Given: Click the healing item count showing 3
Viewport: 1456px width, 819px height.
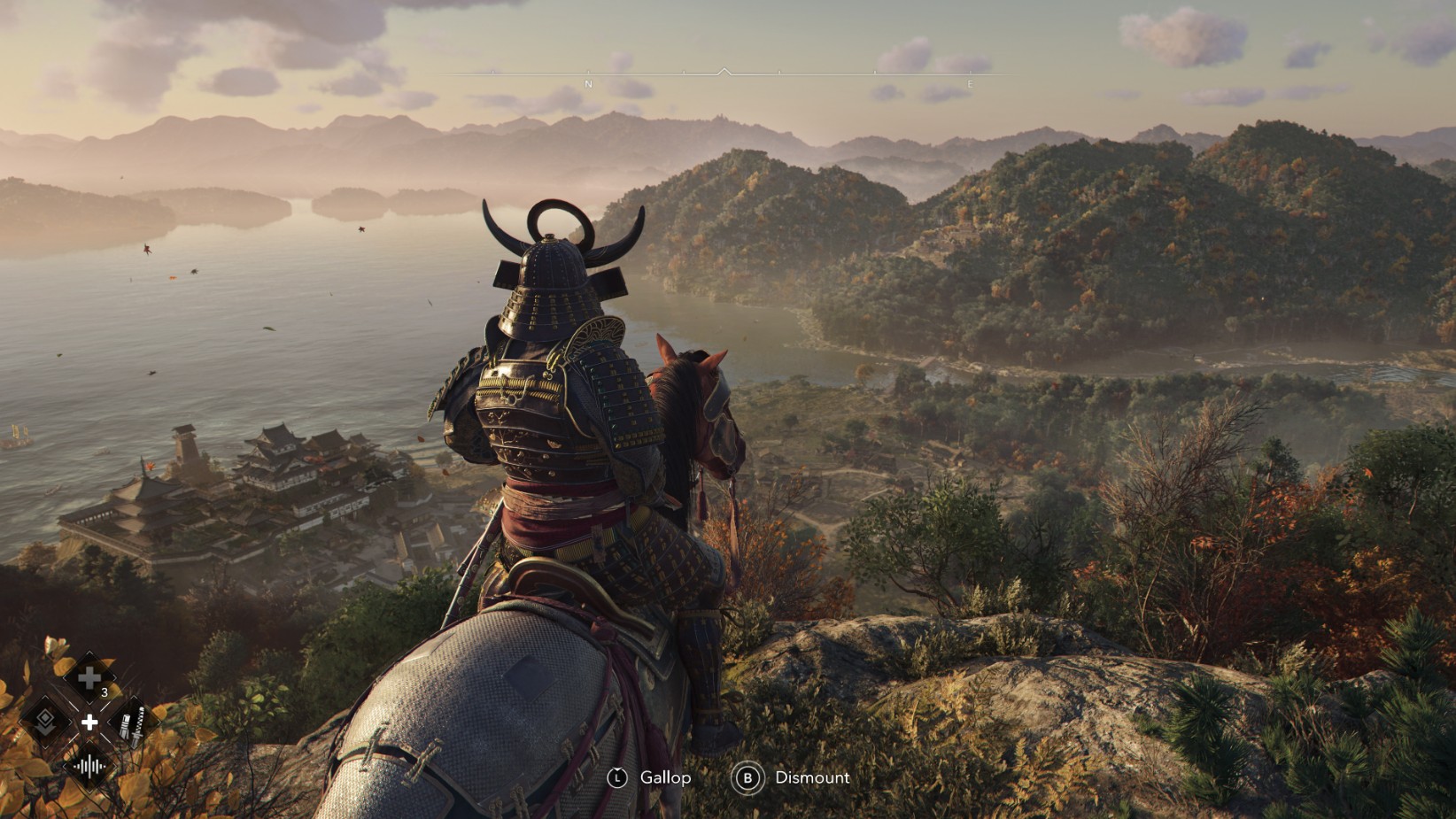Looking at the screenshot, I should click(105, 692).
